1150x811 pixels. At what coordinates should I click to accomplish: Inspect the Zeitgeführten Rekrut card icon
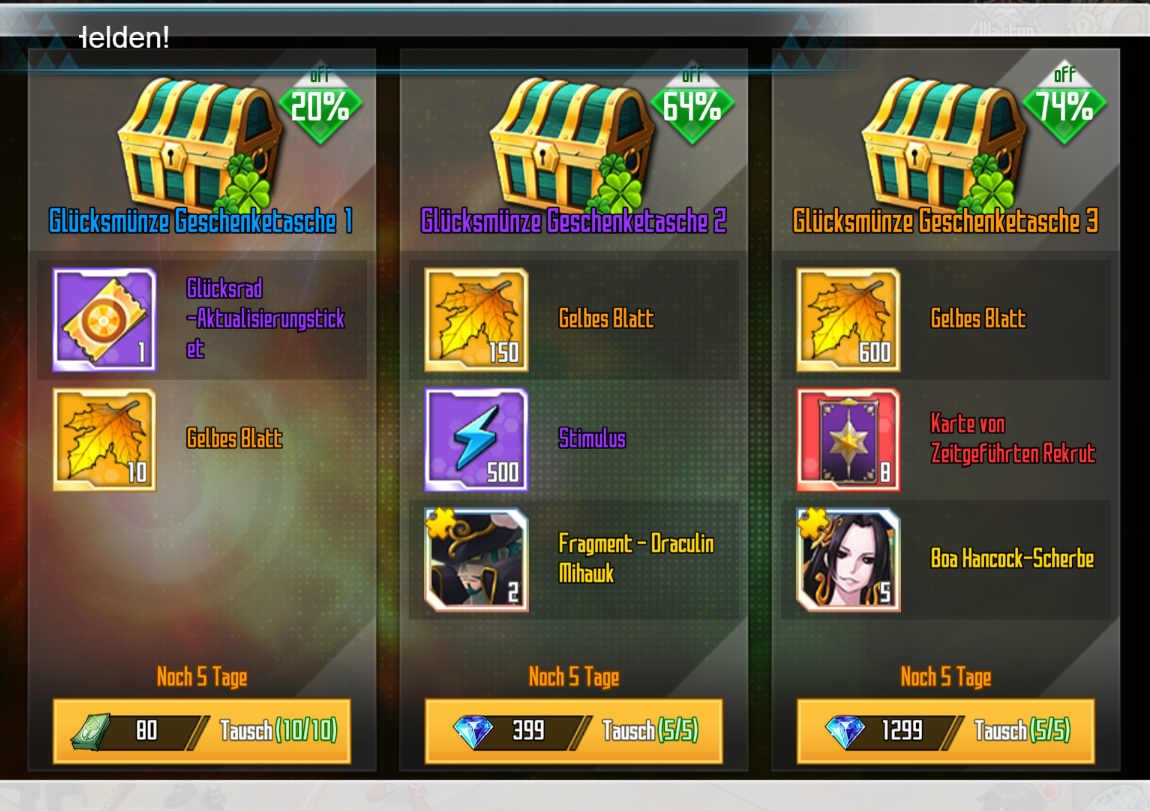click(x=848, y=440)
